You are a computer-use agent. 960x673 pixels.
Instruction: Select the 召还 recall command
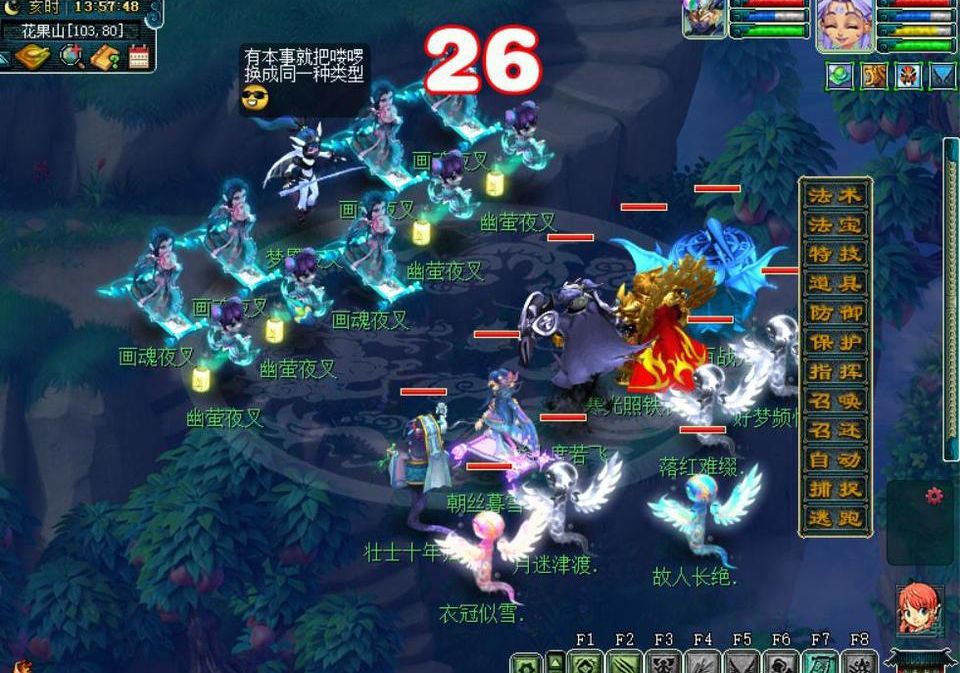click(x=835, y=430)
